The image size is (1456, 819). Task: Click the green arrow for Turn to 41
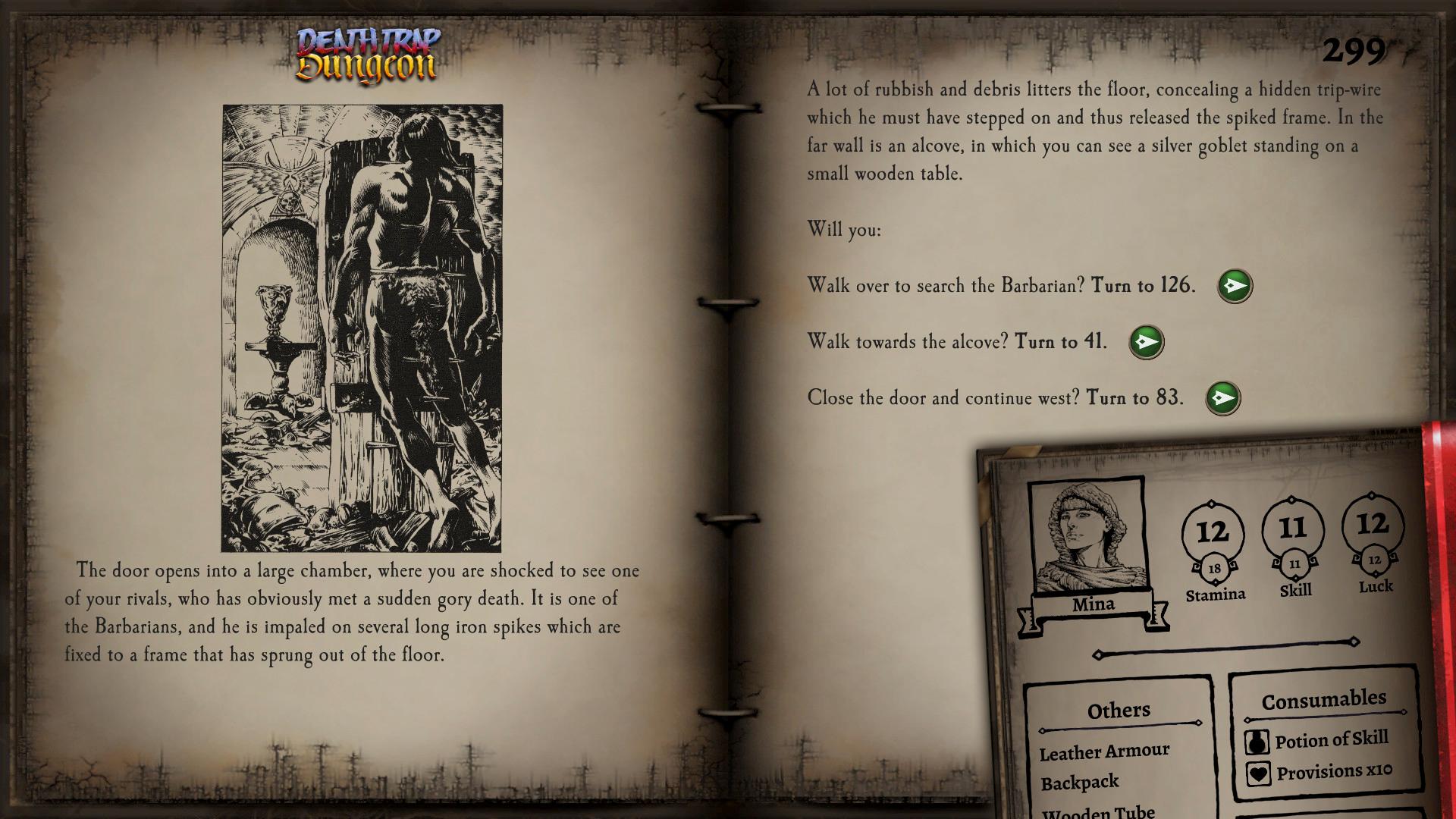coord(1147,341)
